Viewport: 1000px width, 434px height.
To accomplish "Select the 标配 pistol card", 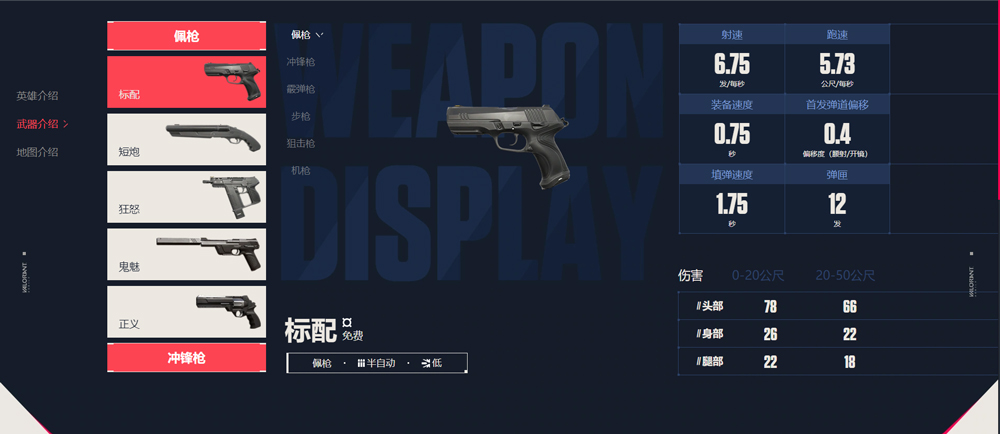I will point(187,82).
